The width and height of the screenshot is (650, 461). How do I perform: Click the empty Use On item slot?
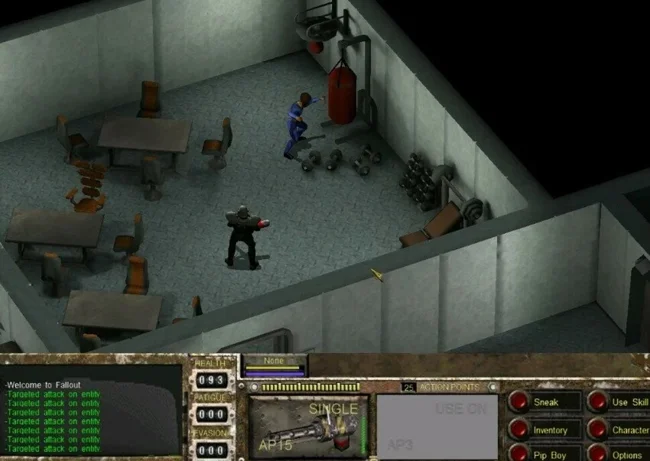click(x=436, y=427)
